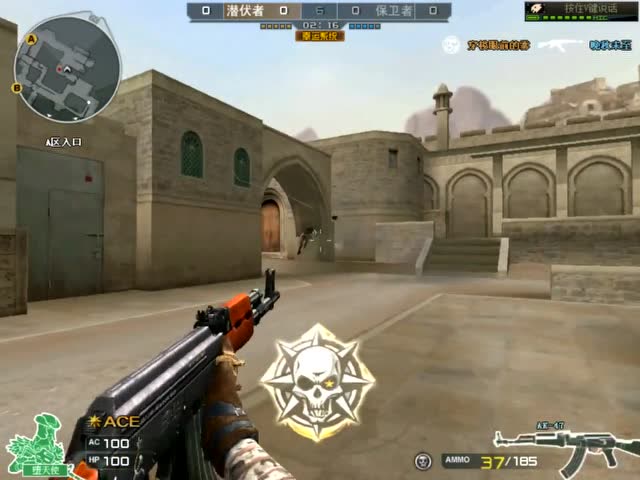Image resolution: width=640 pixels, height=480 pixels.
Task: Click the circular minimap
Action: coord(67,68)
